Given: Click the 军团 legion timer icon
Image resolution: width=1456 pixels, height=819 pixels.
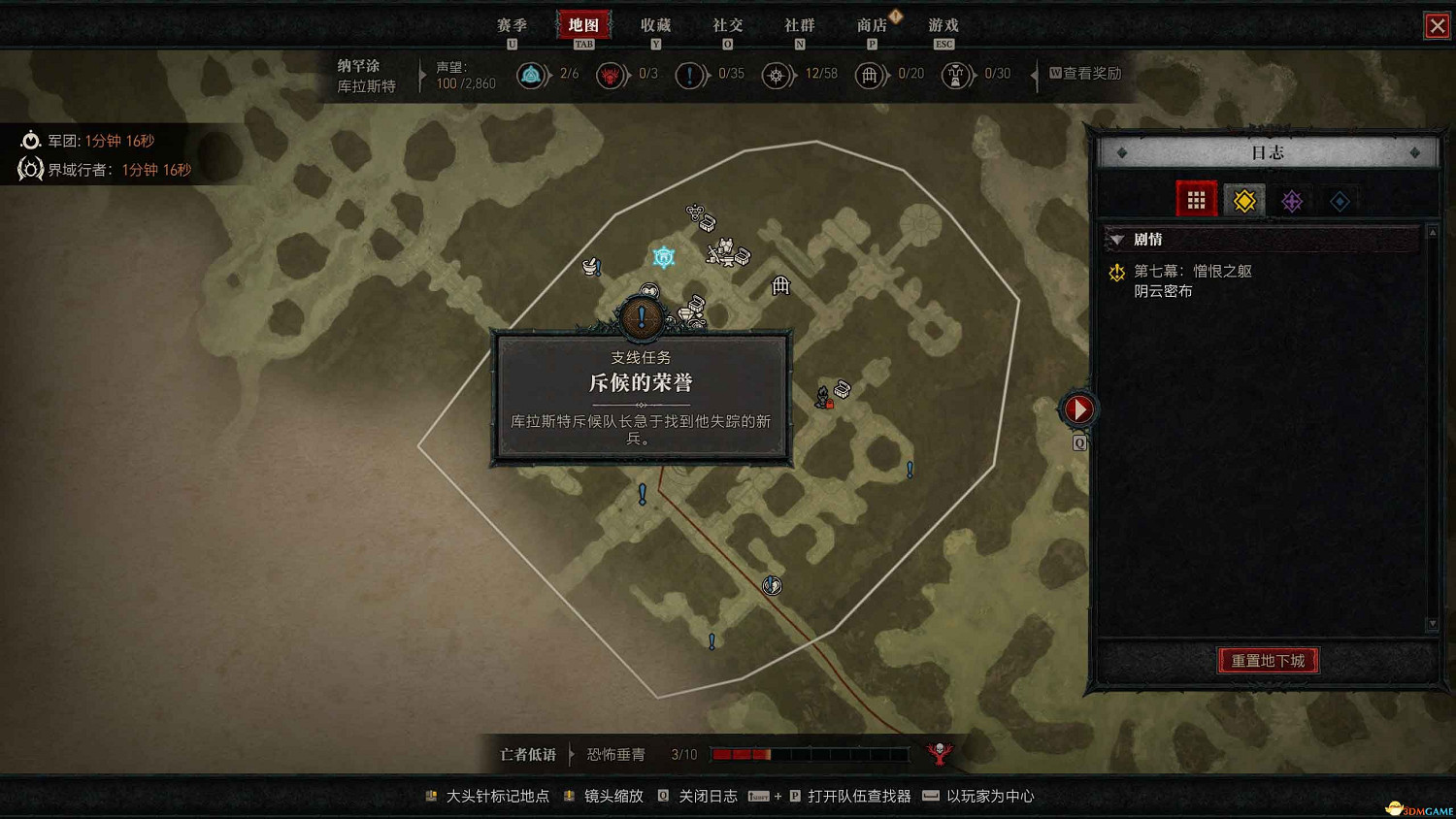Looking at the screenshot, I should (x=30, y=140).
